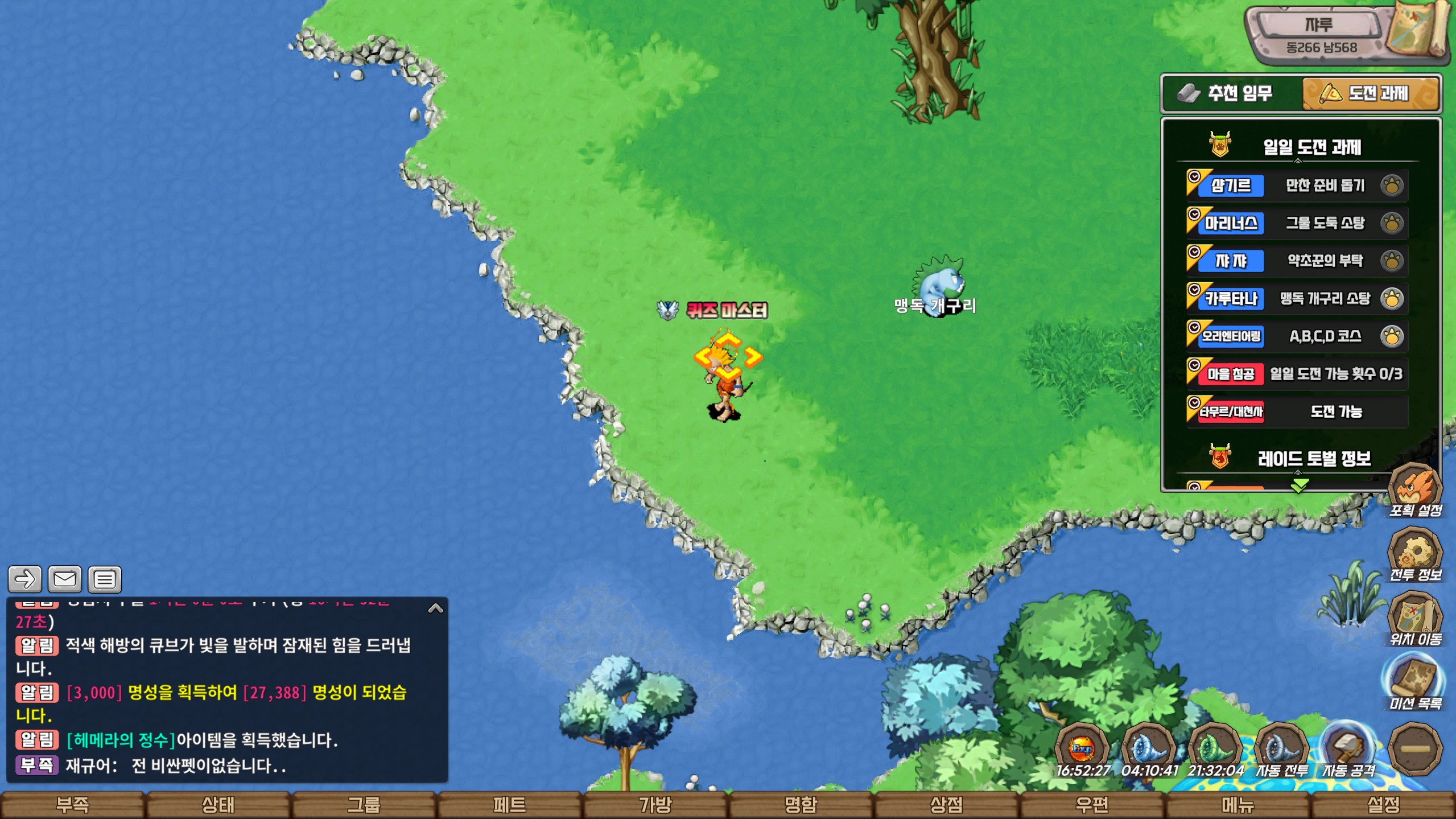Toggle 자동 공격 auto attack

(x=1348, y=751)
